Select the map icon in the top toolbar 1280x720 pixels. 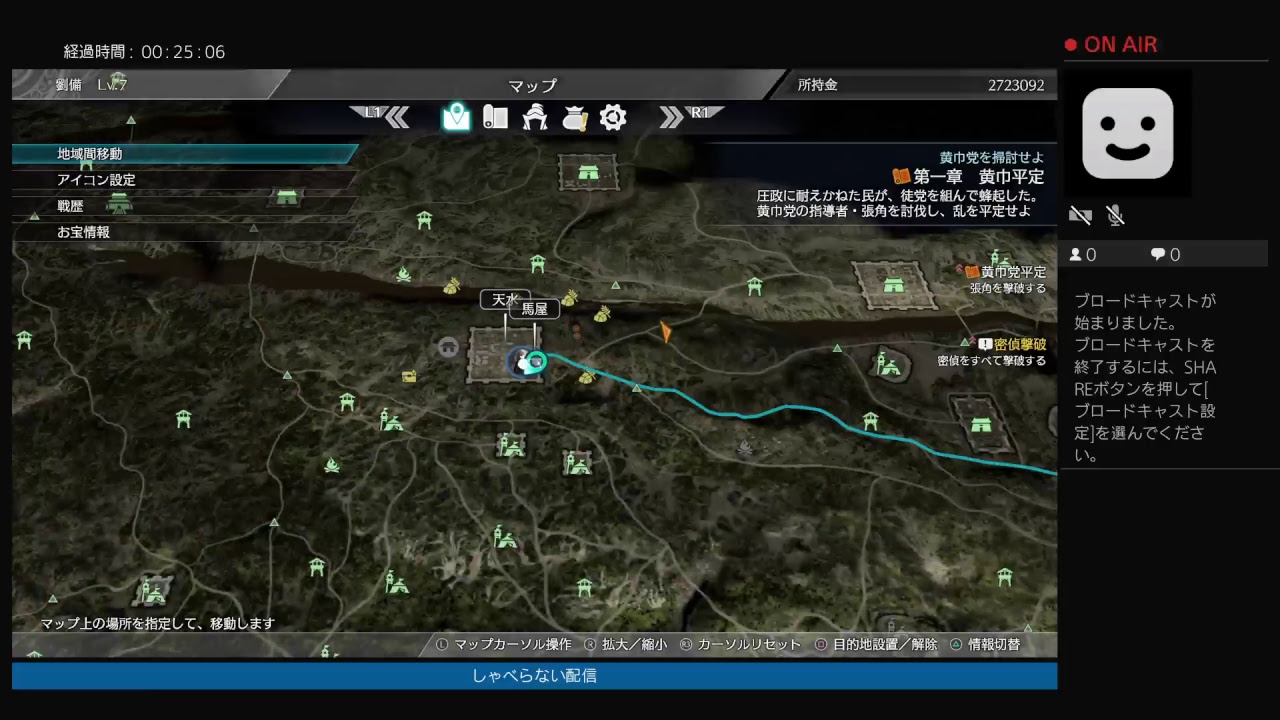point(457,117)
